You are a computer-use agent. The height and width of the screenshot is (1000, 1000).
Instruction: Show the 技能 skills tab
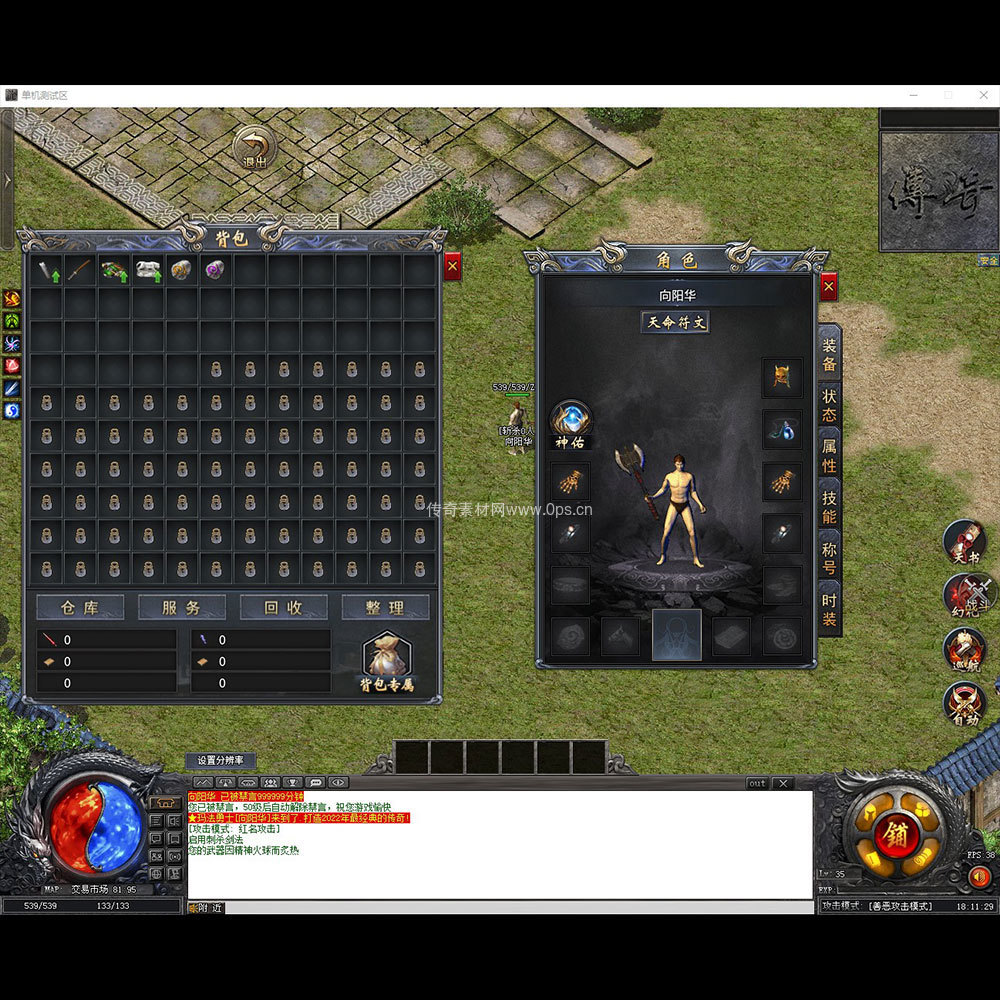pyautogui.click(x=829, y=506)
